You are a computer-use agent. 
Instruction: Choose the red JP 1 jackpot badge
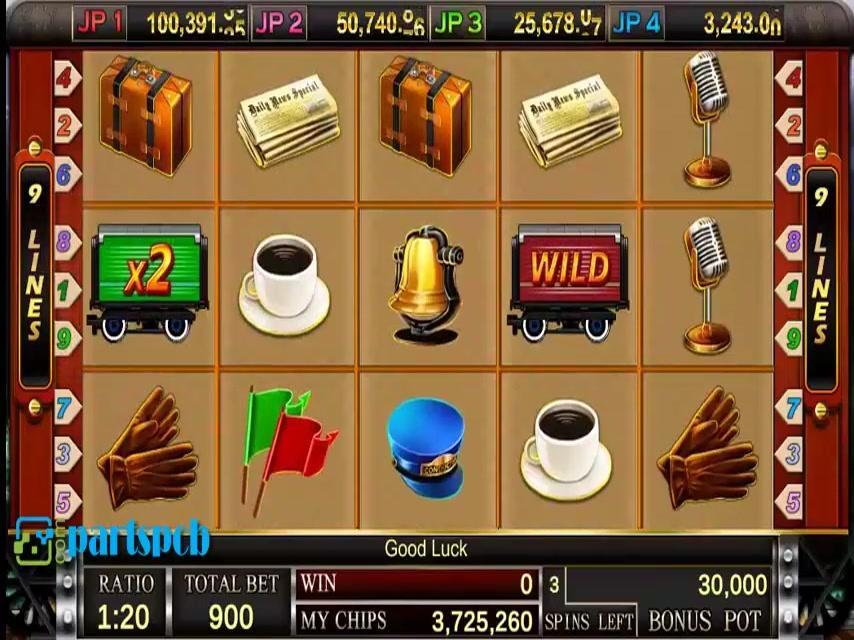pos(100,23)
